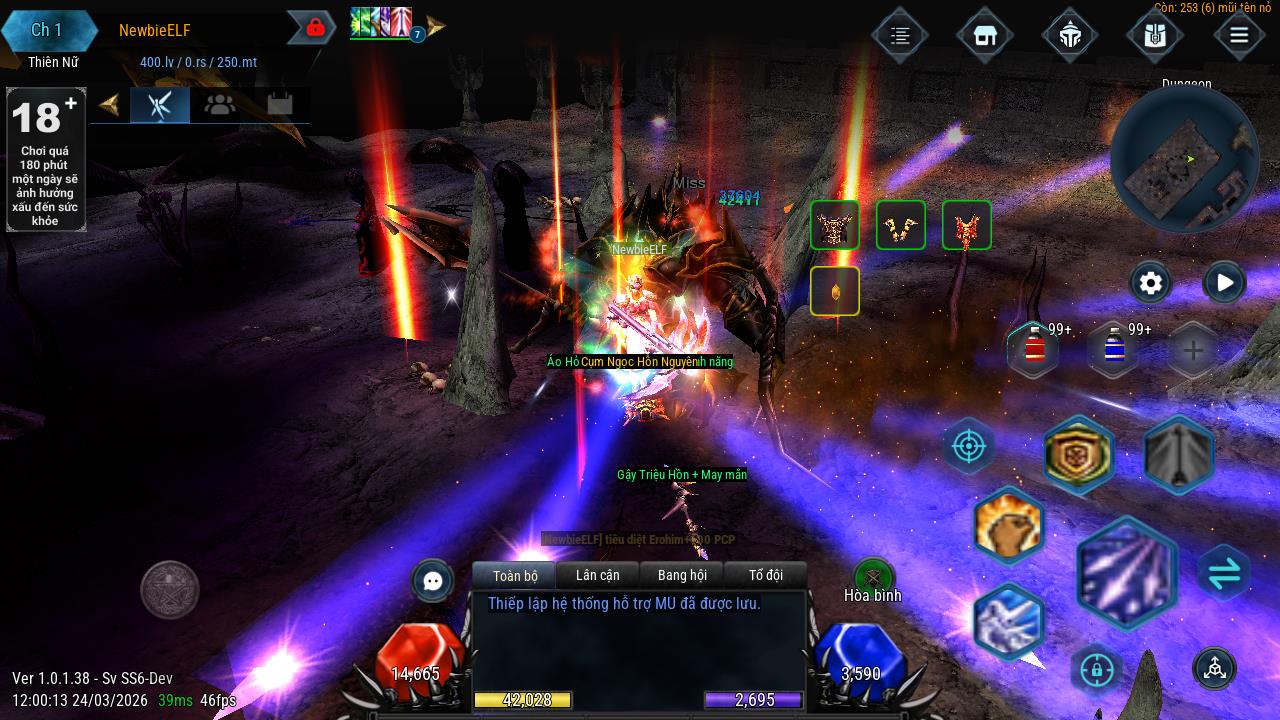Open the settings gear
Screen dimensions: 1280x720
[1149, 283]
